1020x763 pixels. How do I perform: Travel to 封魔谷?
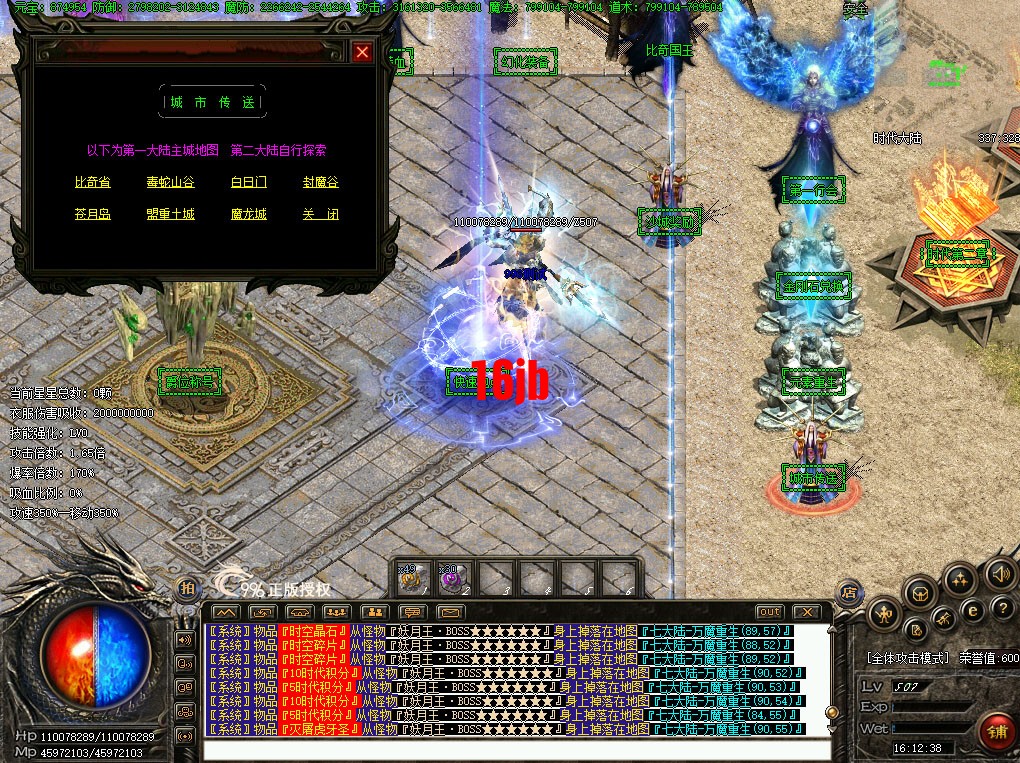[x=321, y=183]
